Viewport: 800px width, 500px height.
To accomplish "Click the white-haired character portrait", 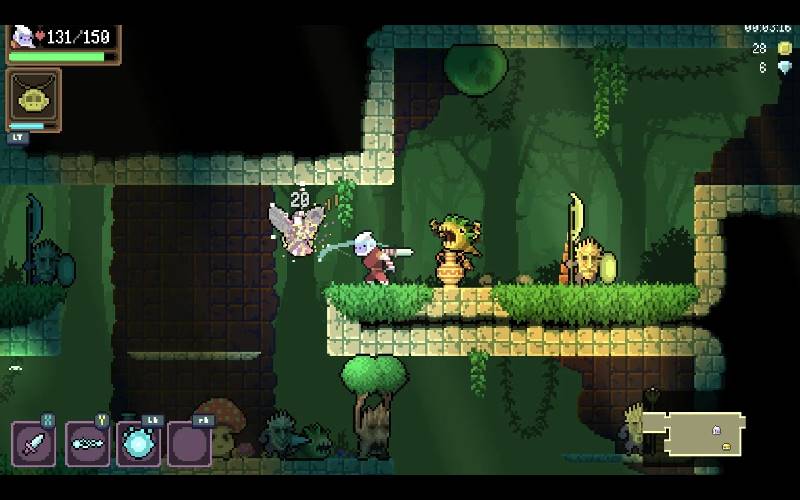I will coord(22,37).
